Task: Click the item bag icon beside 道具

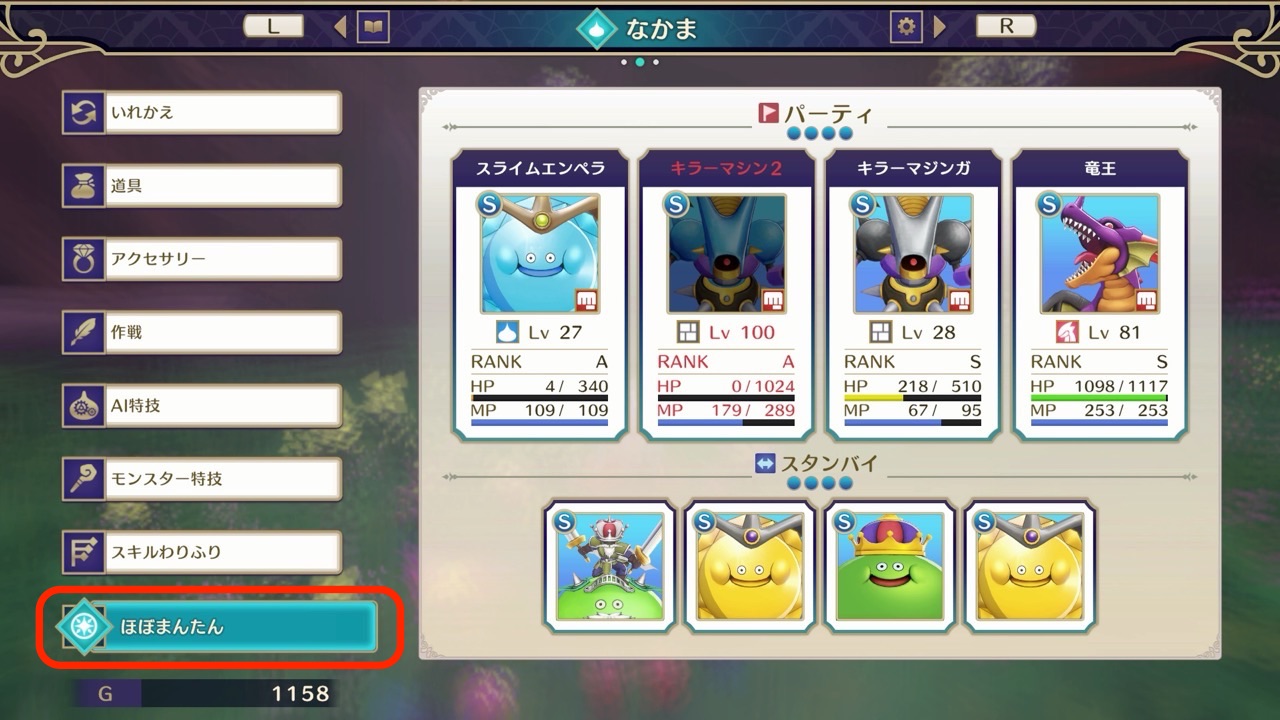Action: click(85, 185)
